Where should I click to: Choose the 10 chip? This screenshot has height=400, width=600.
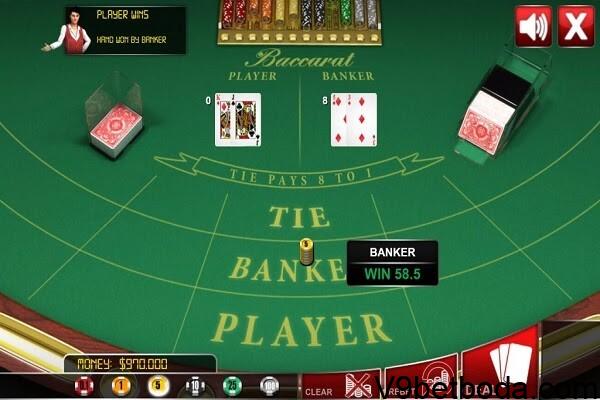pyautogui.click(x=196, y=385)
